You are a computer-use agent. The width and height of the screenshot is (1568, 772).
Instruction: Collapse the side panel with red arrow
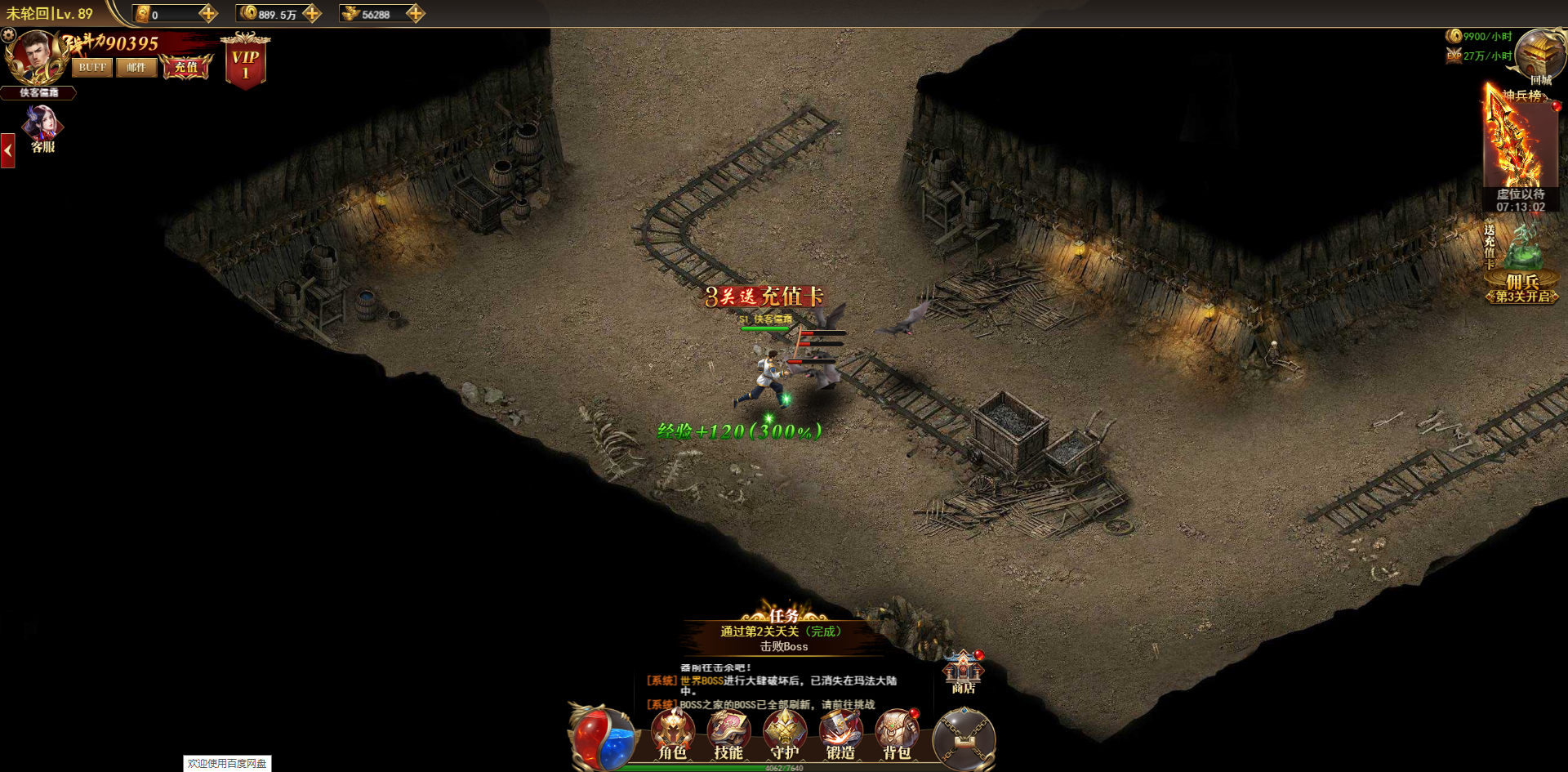pos(8,151)
